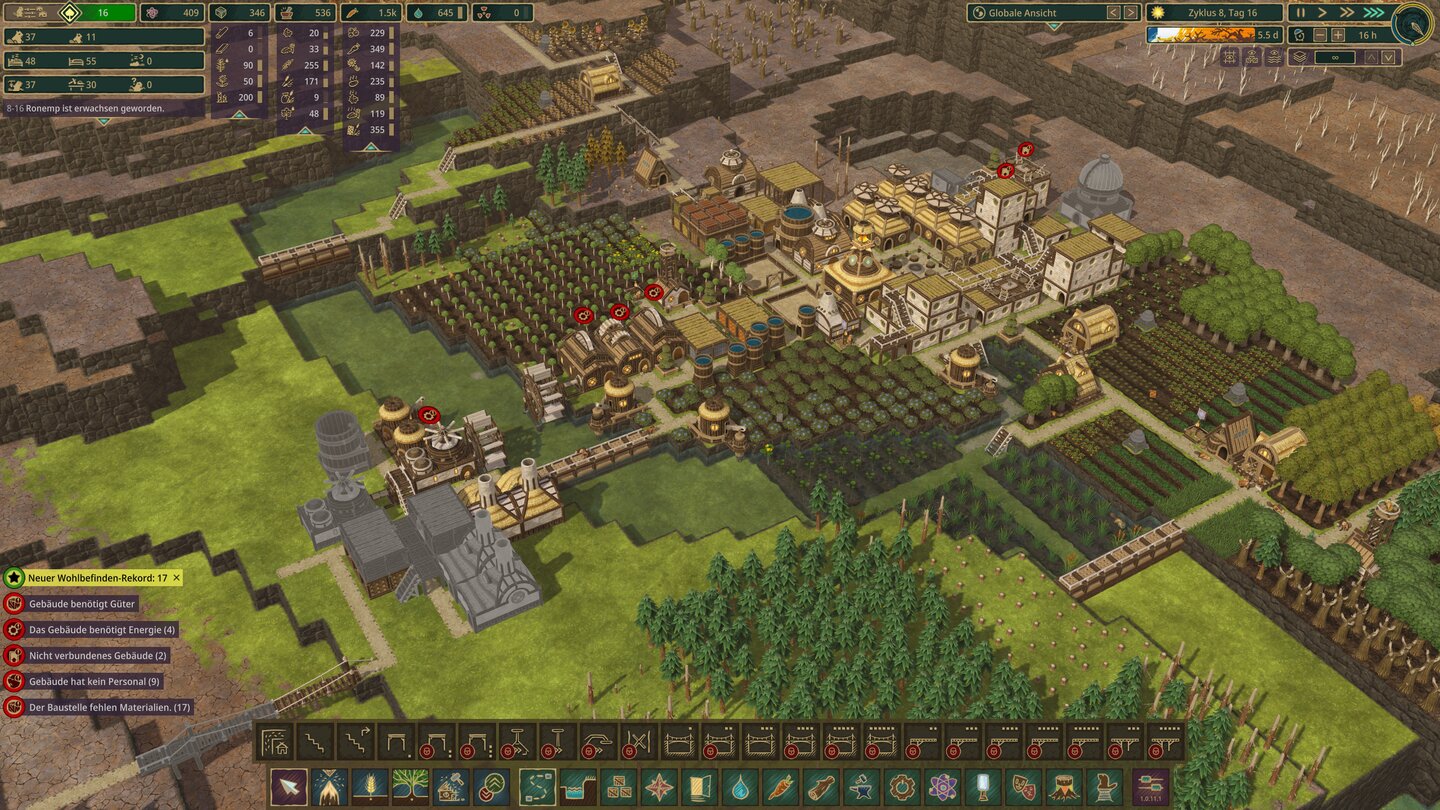Lower the visible terrain layer with the down arrow
This screenshot has height=810, width=1440.
[x=1389, y=58]
